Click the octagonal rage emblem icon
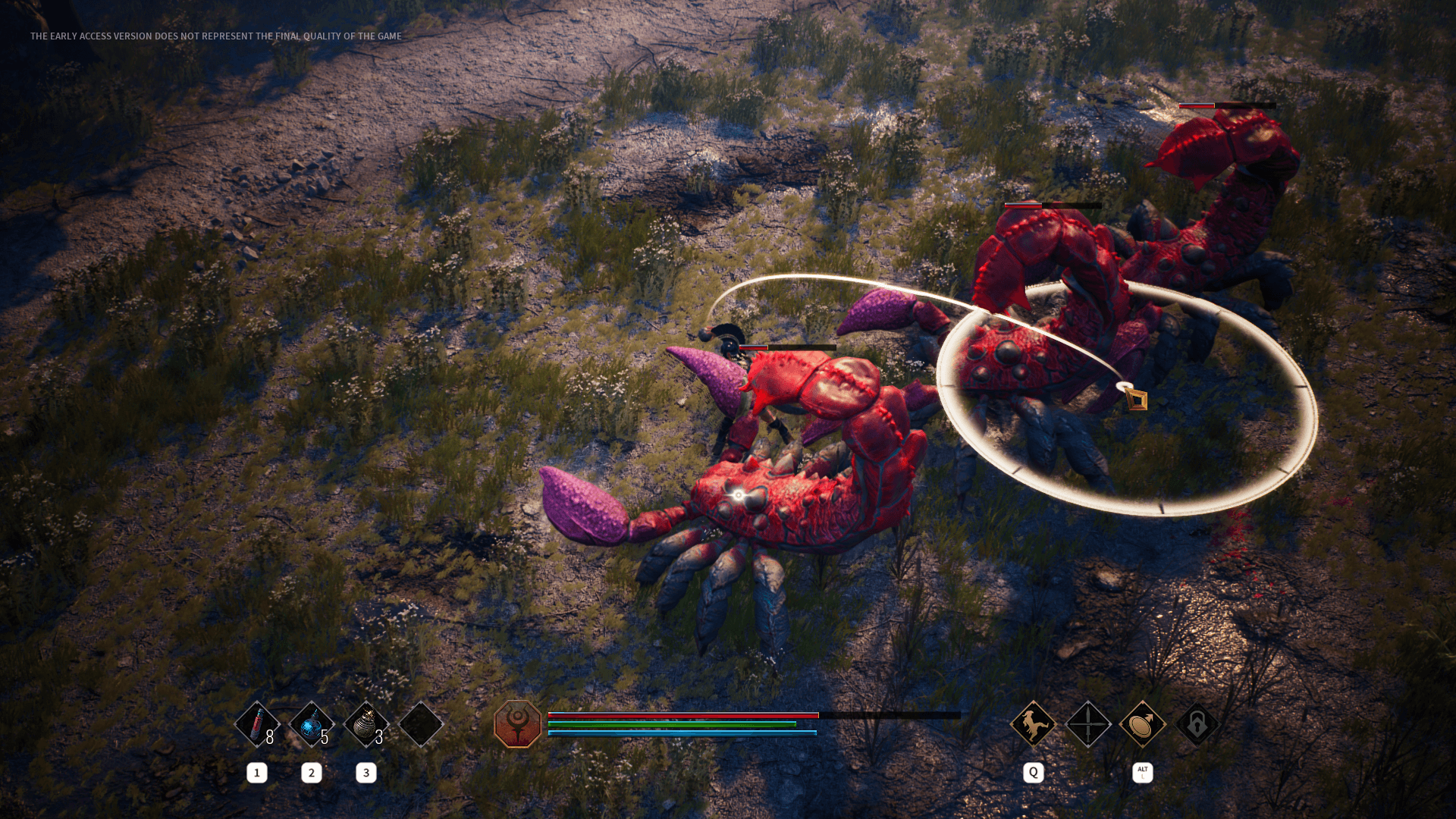Screen dimensions: 1456x819 coord(518,723)
